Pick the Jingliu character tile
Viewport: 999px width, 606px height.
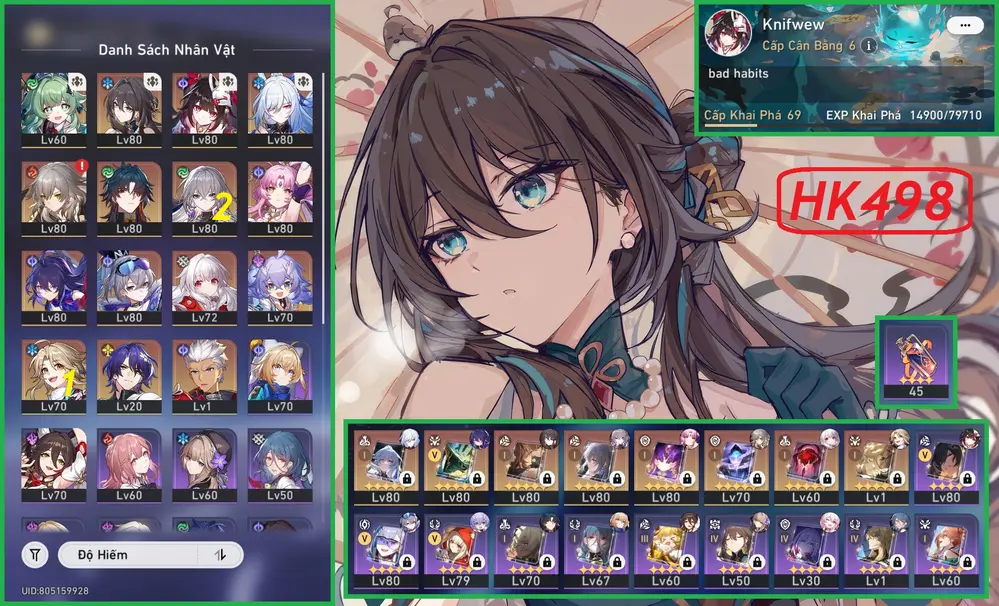click(x=280, y=104)
